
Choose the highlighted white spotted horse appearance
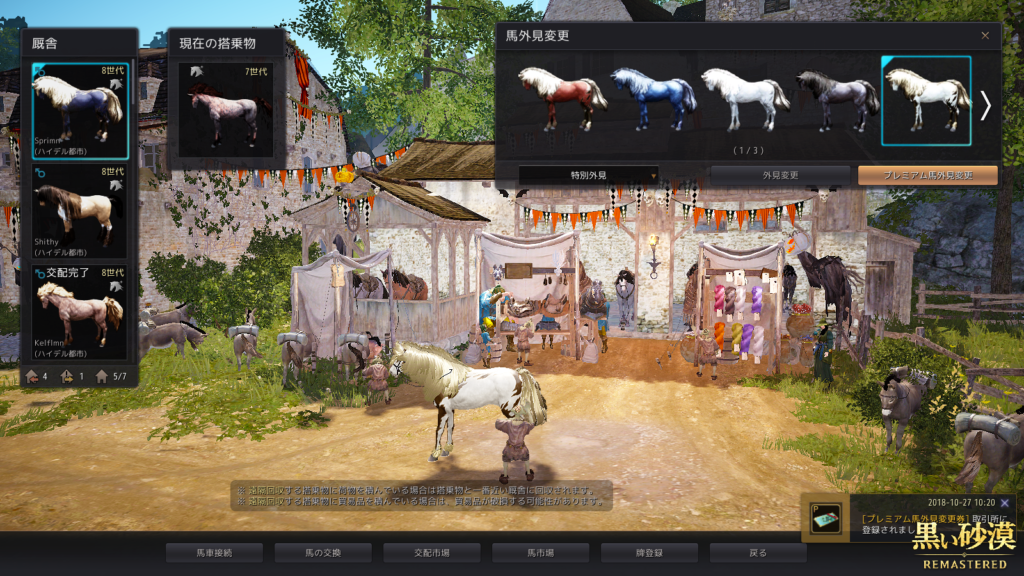pyautogui.click(x=926, y=98)
